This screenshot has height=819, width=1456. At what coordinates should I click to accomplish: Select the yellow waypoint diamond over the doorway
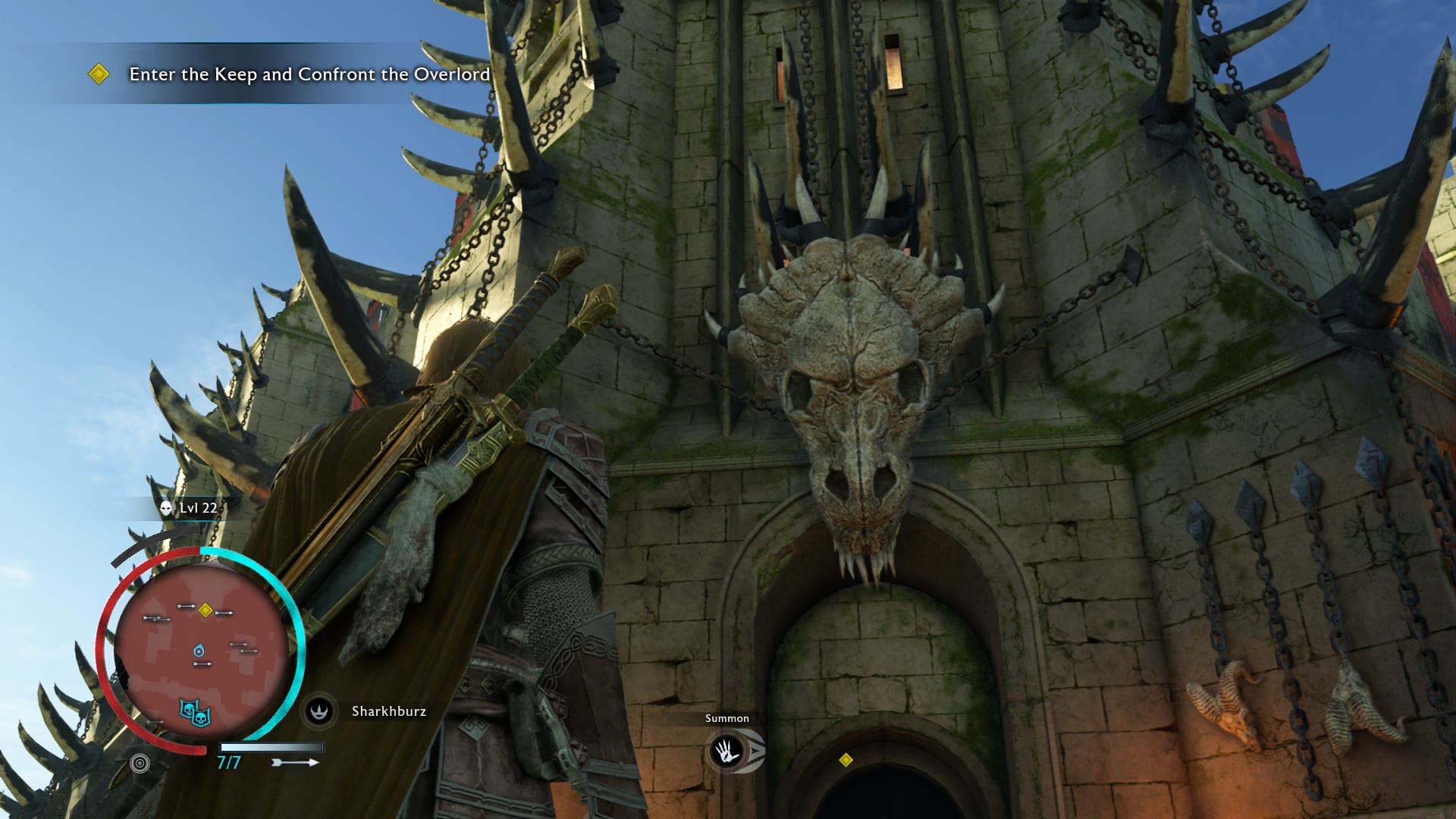pos(846,760)
